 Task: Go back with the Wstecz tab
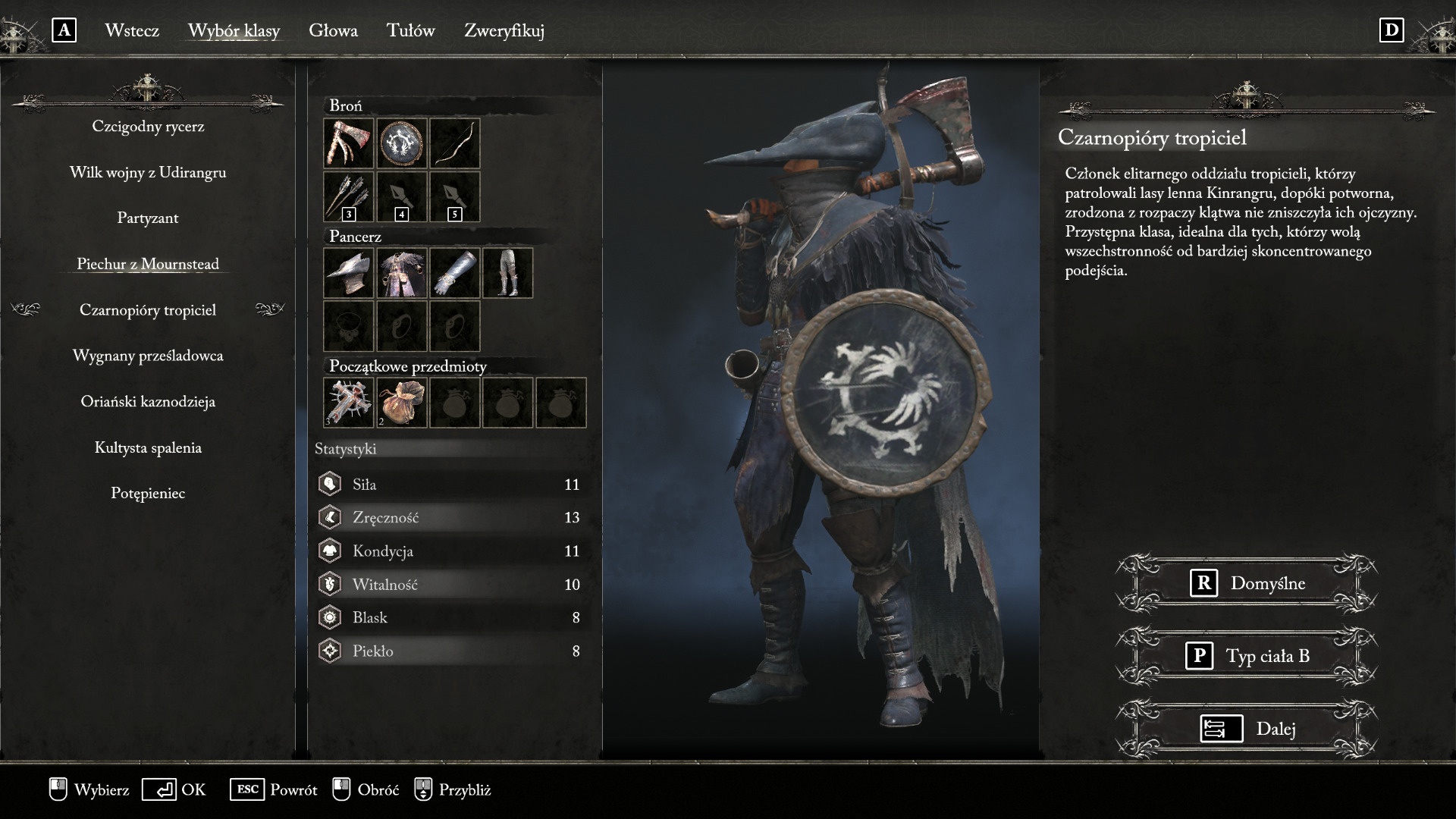click(x=132, y=30)
